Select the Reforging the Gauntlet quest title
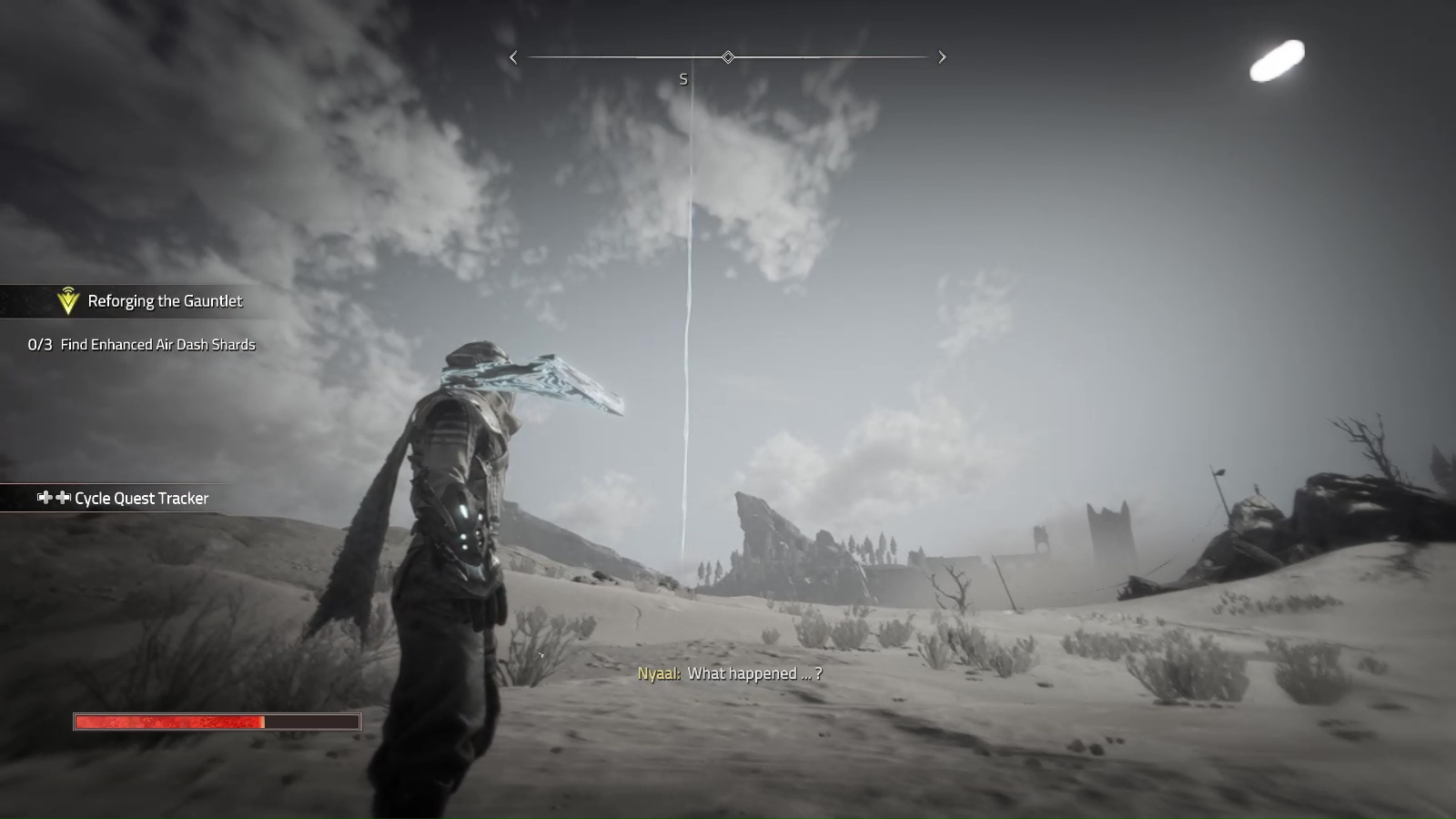The height and width of the screenshot is (819, 1456). pos(165,301)
